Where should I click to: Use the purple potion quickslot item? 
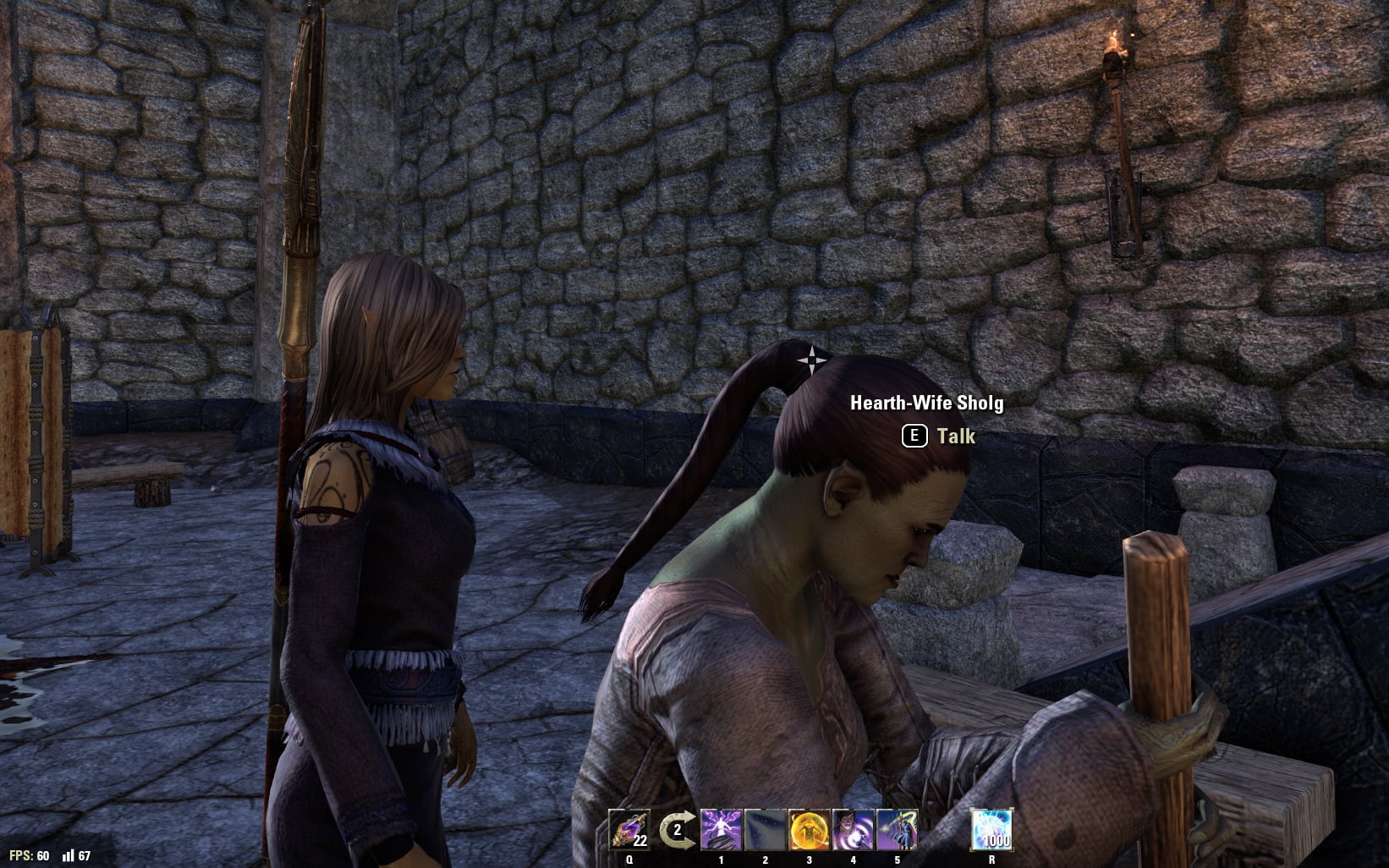tap(629, 830)
